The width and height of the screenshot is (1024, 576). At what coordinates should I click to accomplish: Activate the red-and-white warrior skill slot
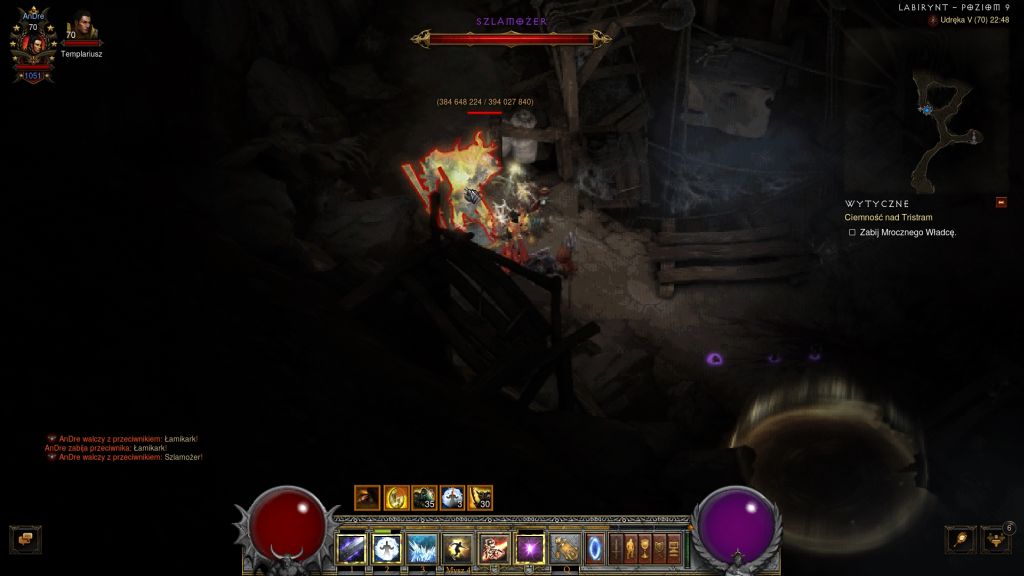(493, 548)
